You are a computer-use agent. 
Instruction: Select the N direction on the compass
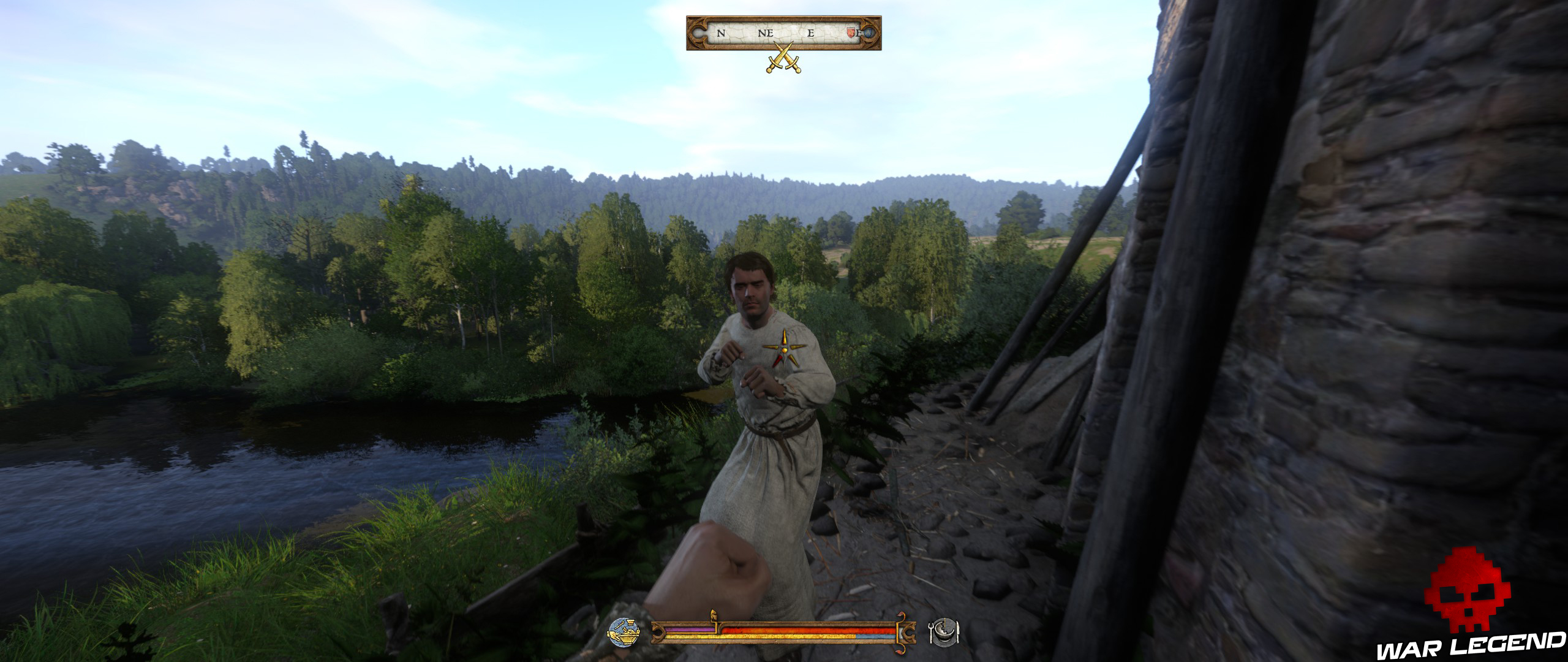(720, 32)
